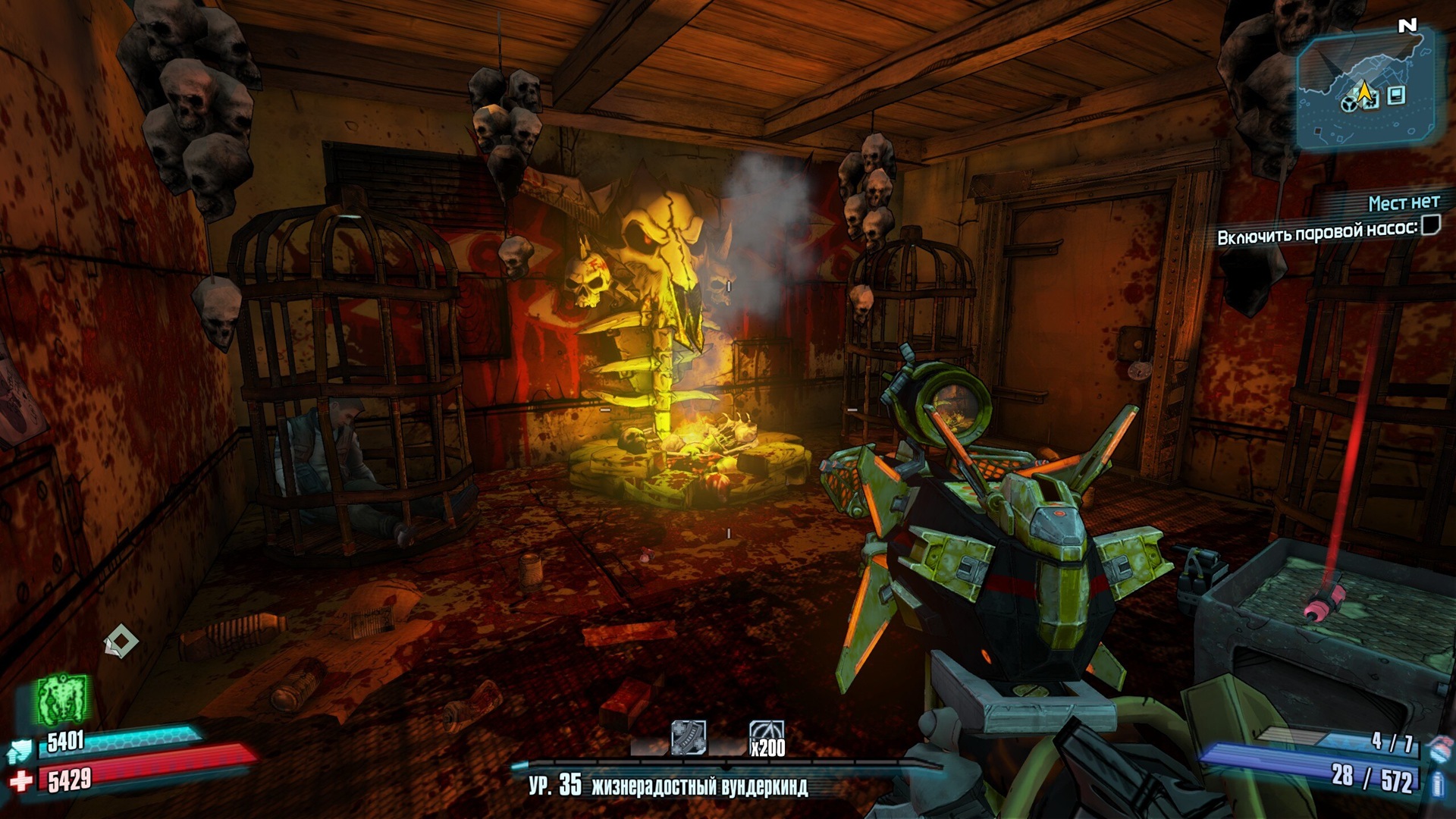The image size is (1456, 819).
Task: Select the Fast Travel station marker on minimap
Action: [x=1397, y=96]
